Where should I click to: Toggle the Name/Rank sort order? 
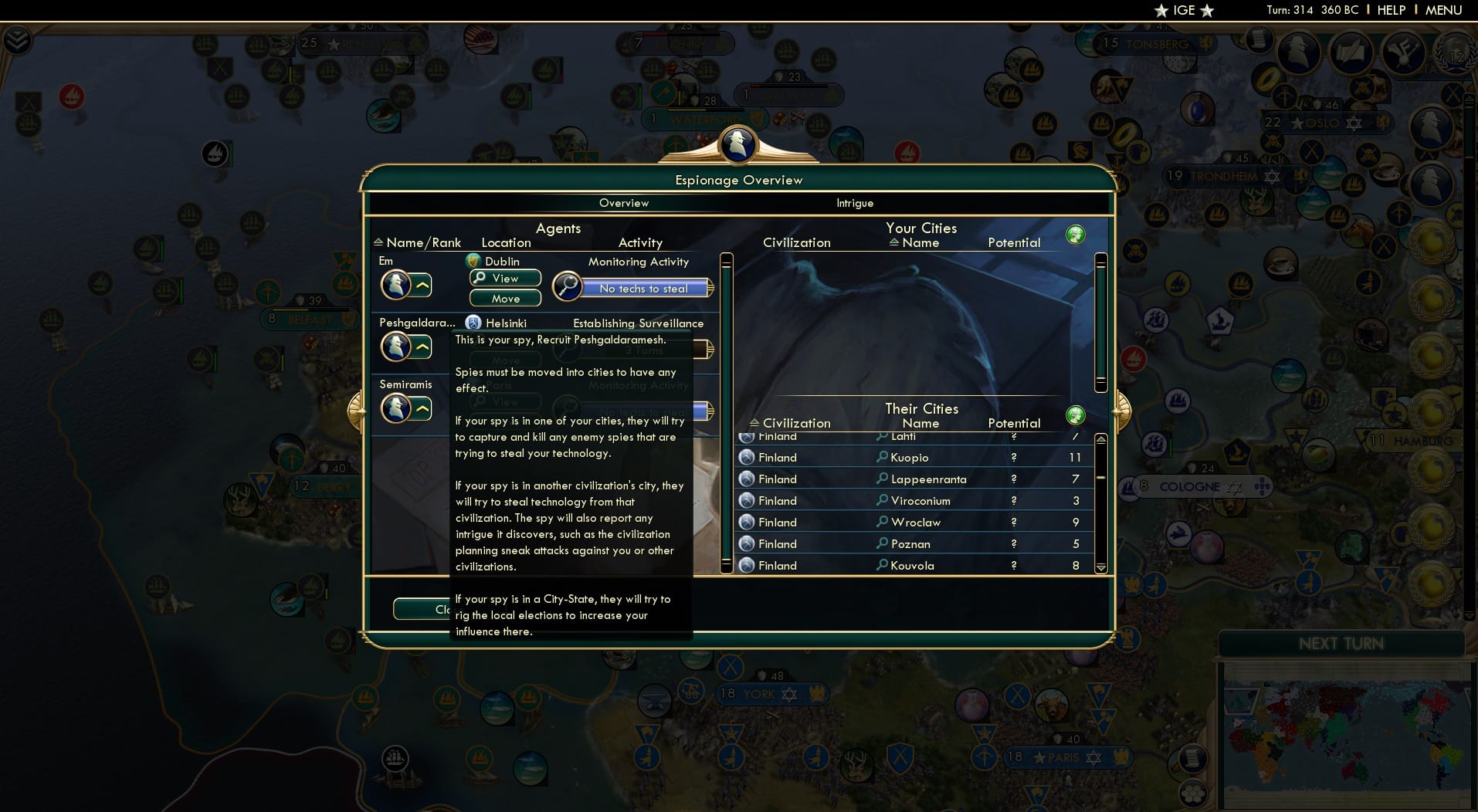(378, 242)
